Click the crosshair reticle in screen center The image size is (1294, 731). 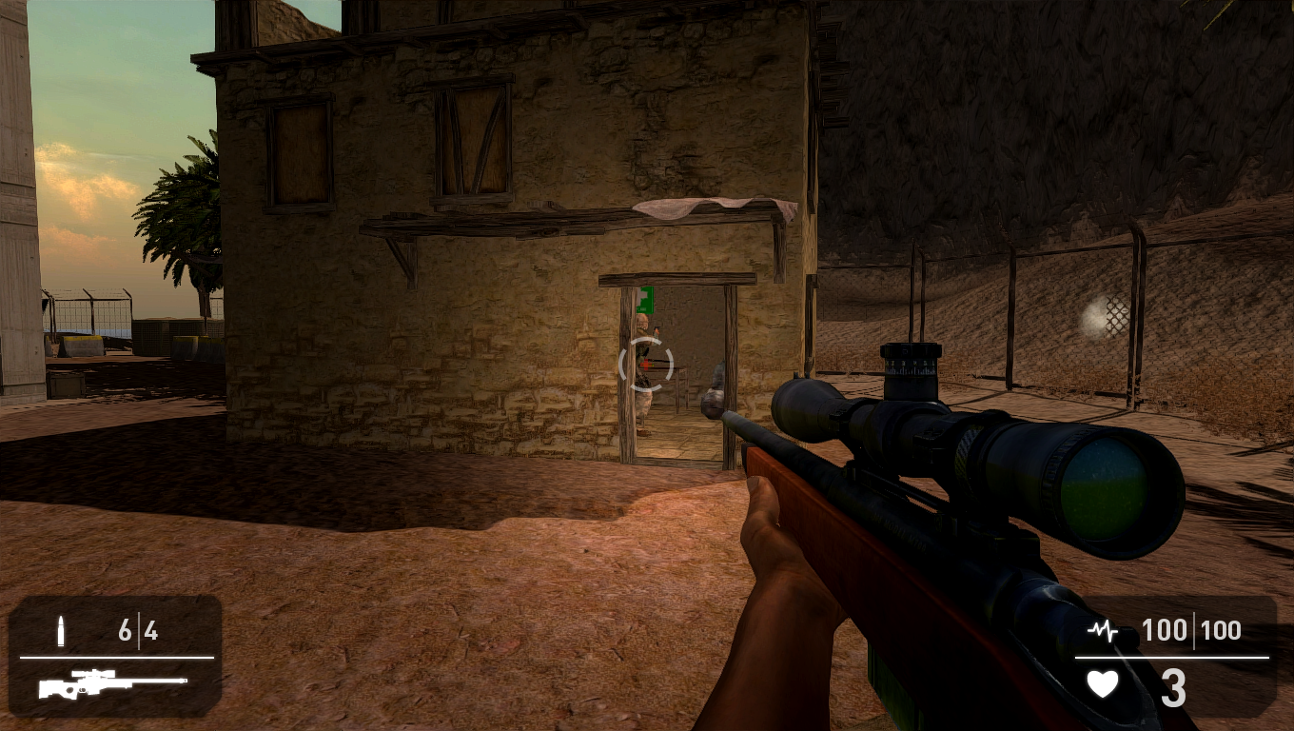pos(645,364)
